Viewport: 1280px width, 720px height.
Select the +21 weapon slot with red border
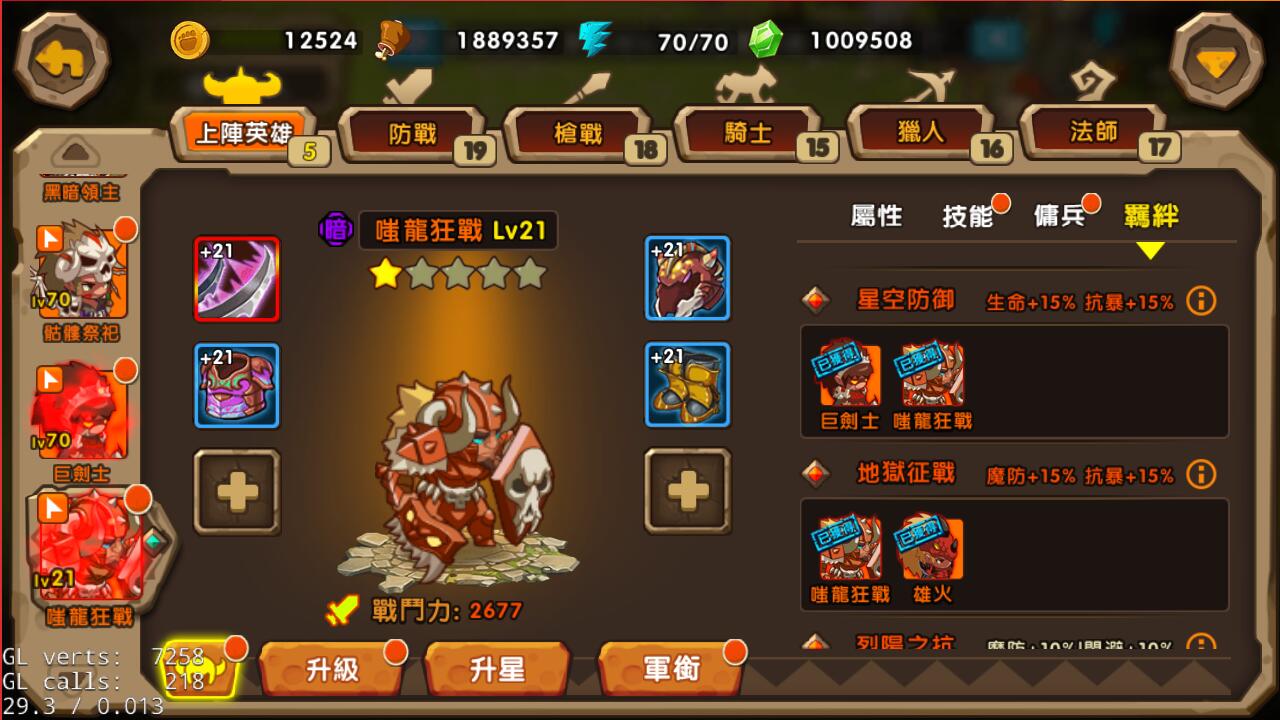[x=237, y=280]
